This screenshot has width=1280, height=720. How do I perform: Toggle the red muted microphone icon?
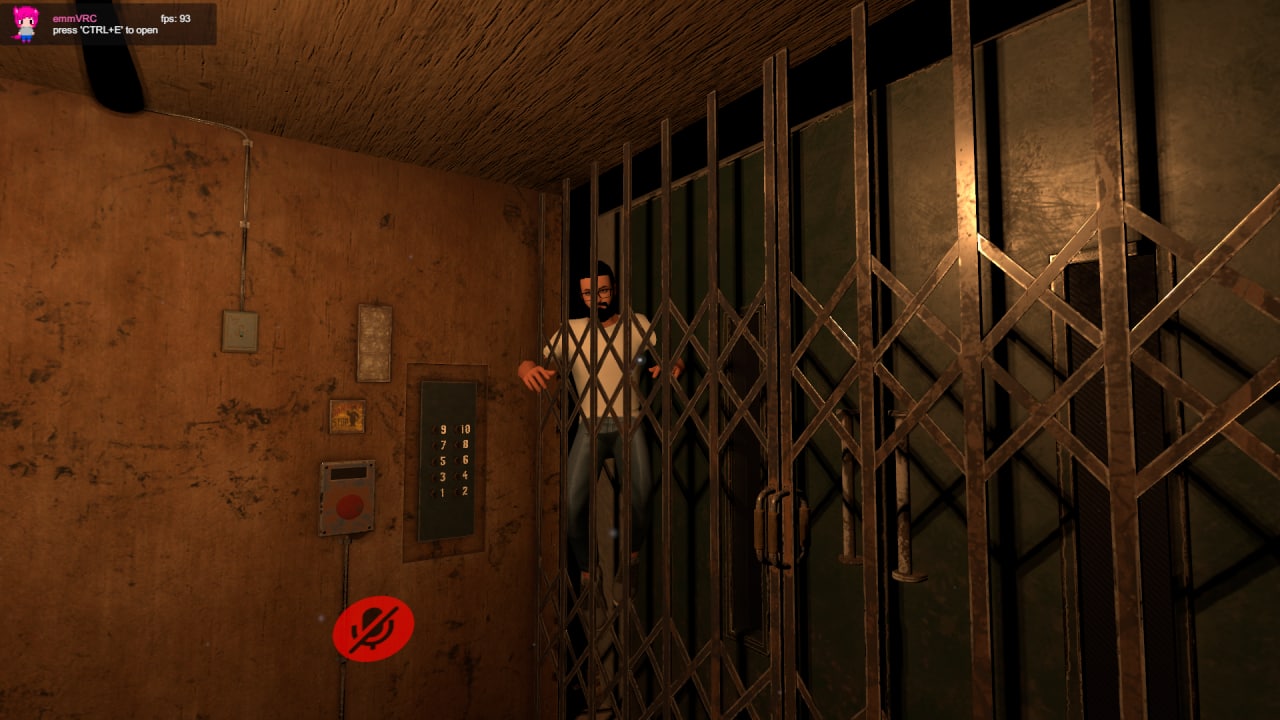(x=373, y=629)
